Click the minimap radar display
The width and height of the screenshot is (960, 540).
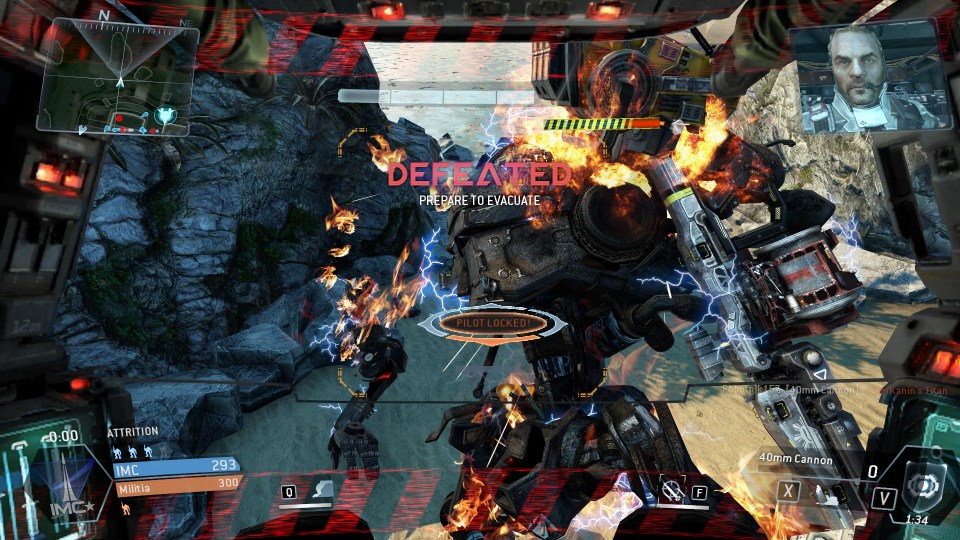tap(116, 76)
